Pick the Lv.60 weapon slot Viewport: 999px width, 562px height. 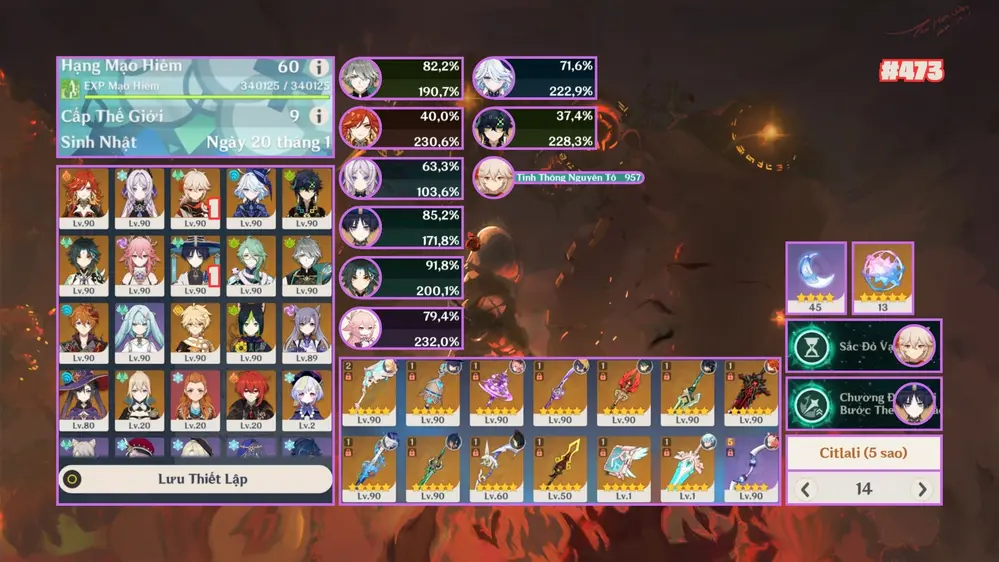pos(496,467)
